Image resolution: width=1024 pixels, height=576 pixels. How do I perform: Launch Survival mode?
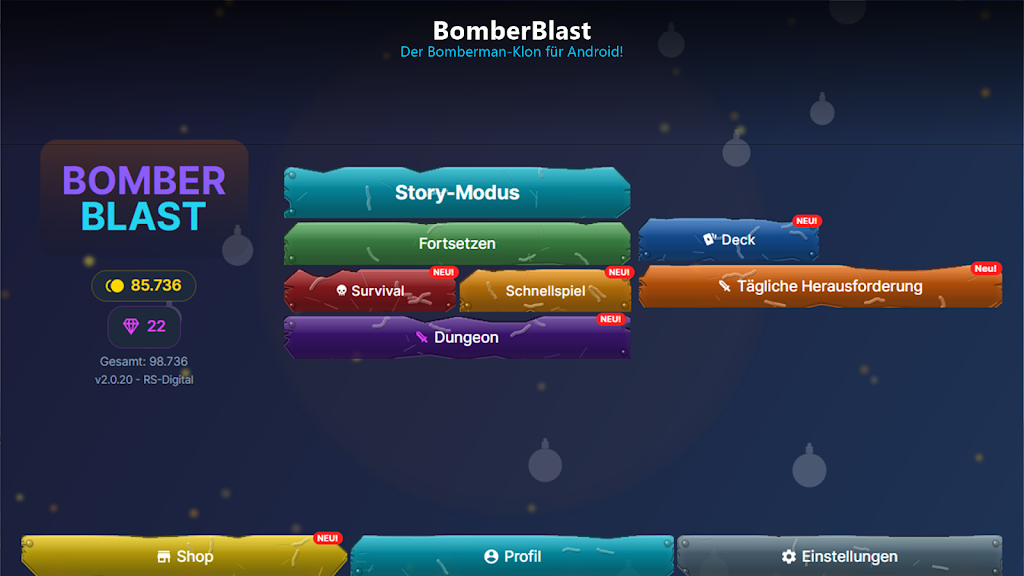point(370,291)
